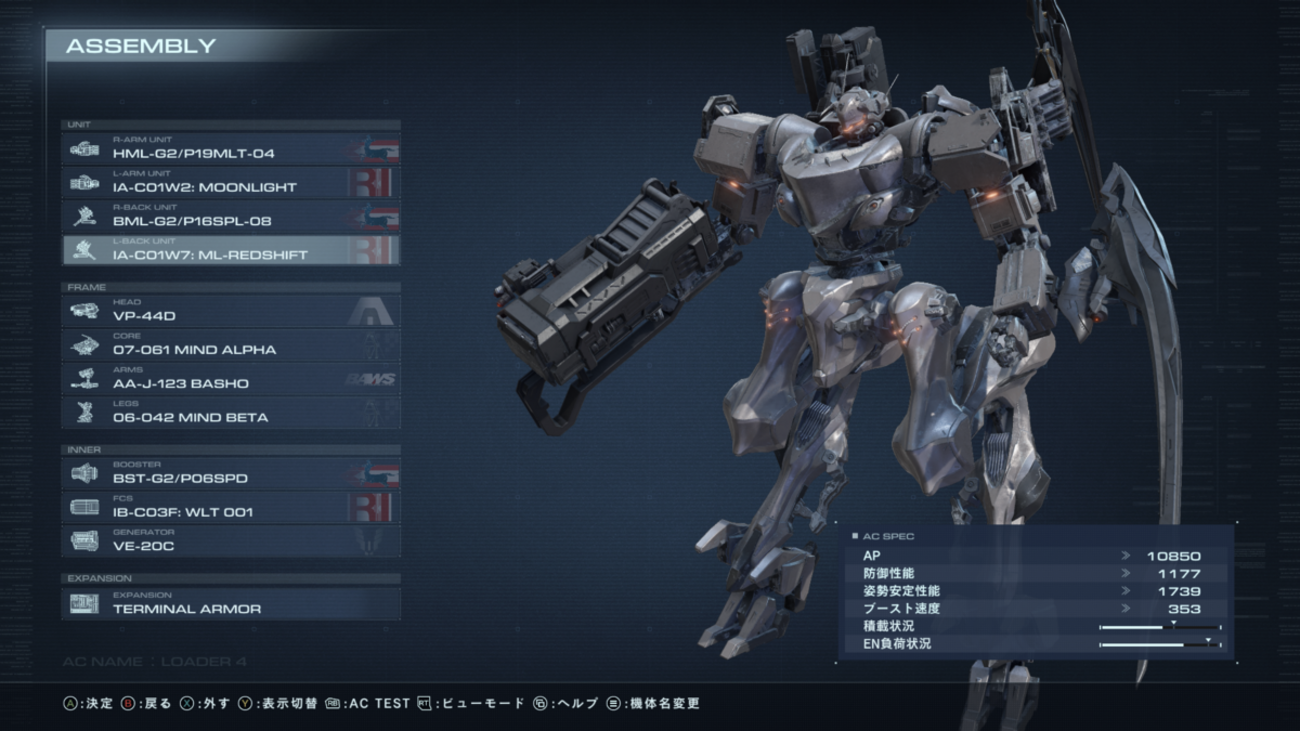Choose the IA-C01W2: MOONLIGHT left arm unit

[x=231, y=183]
